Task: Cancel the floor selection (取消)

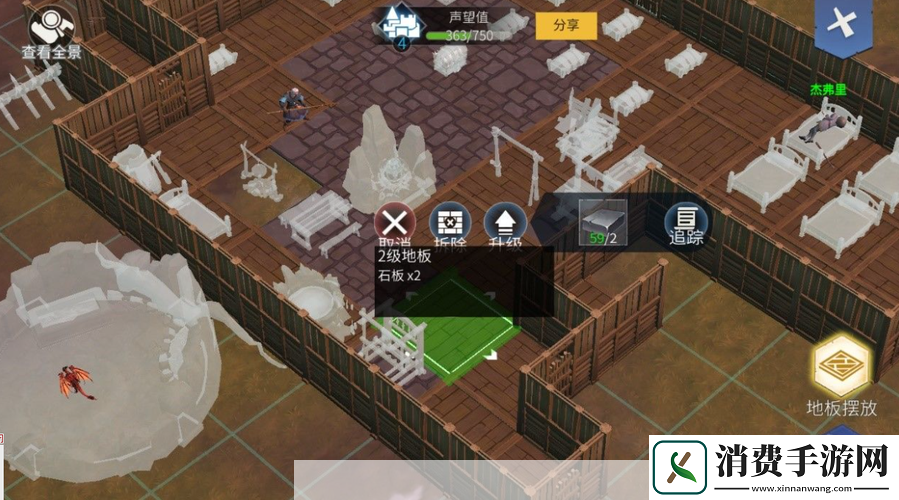Action: click(397, 223)
